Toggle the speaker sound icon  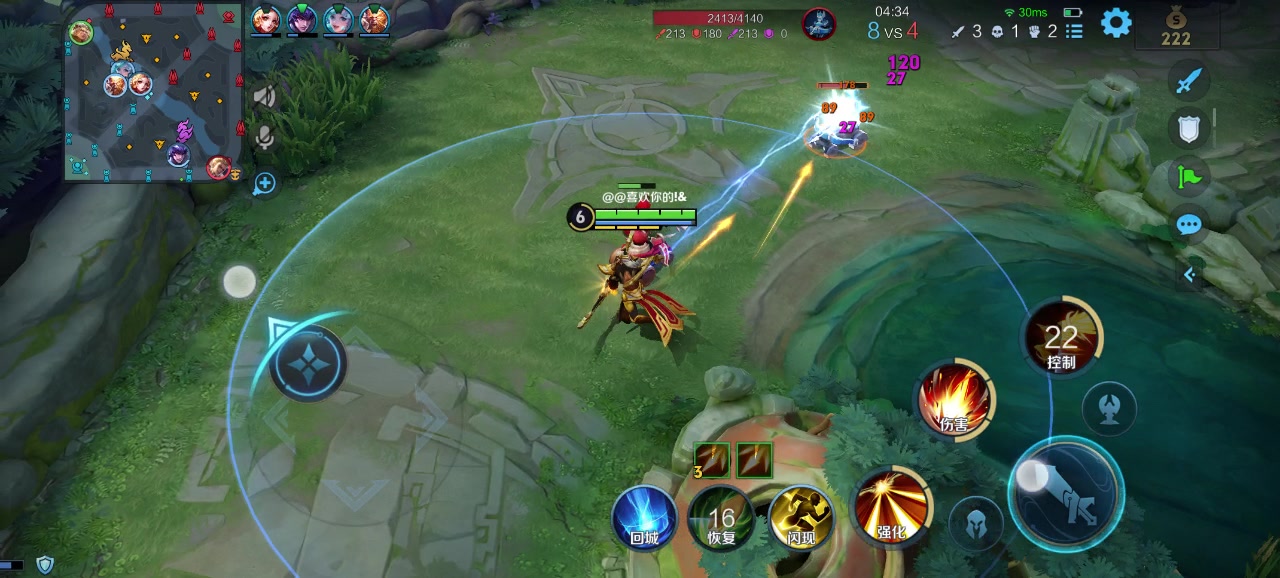(x=265, y=96)
